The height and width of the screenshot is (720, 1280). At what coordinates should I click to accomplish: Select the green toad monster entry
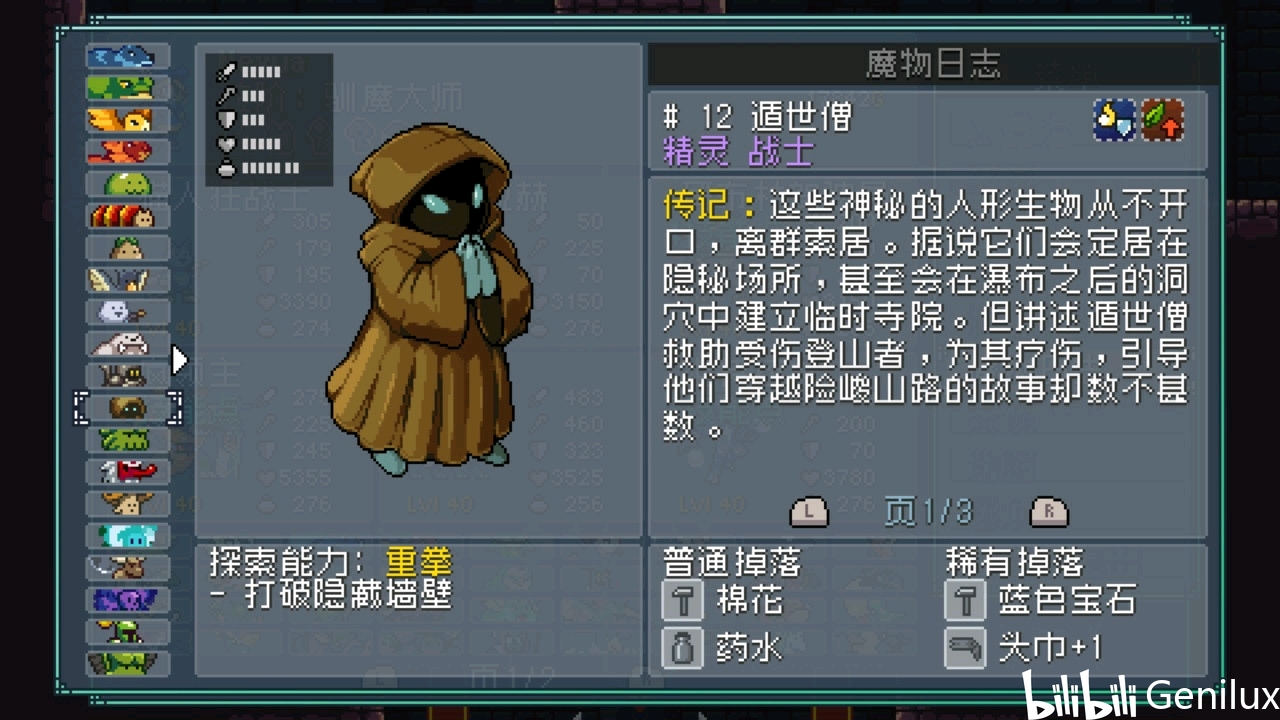[x=127, y=88]
